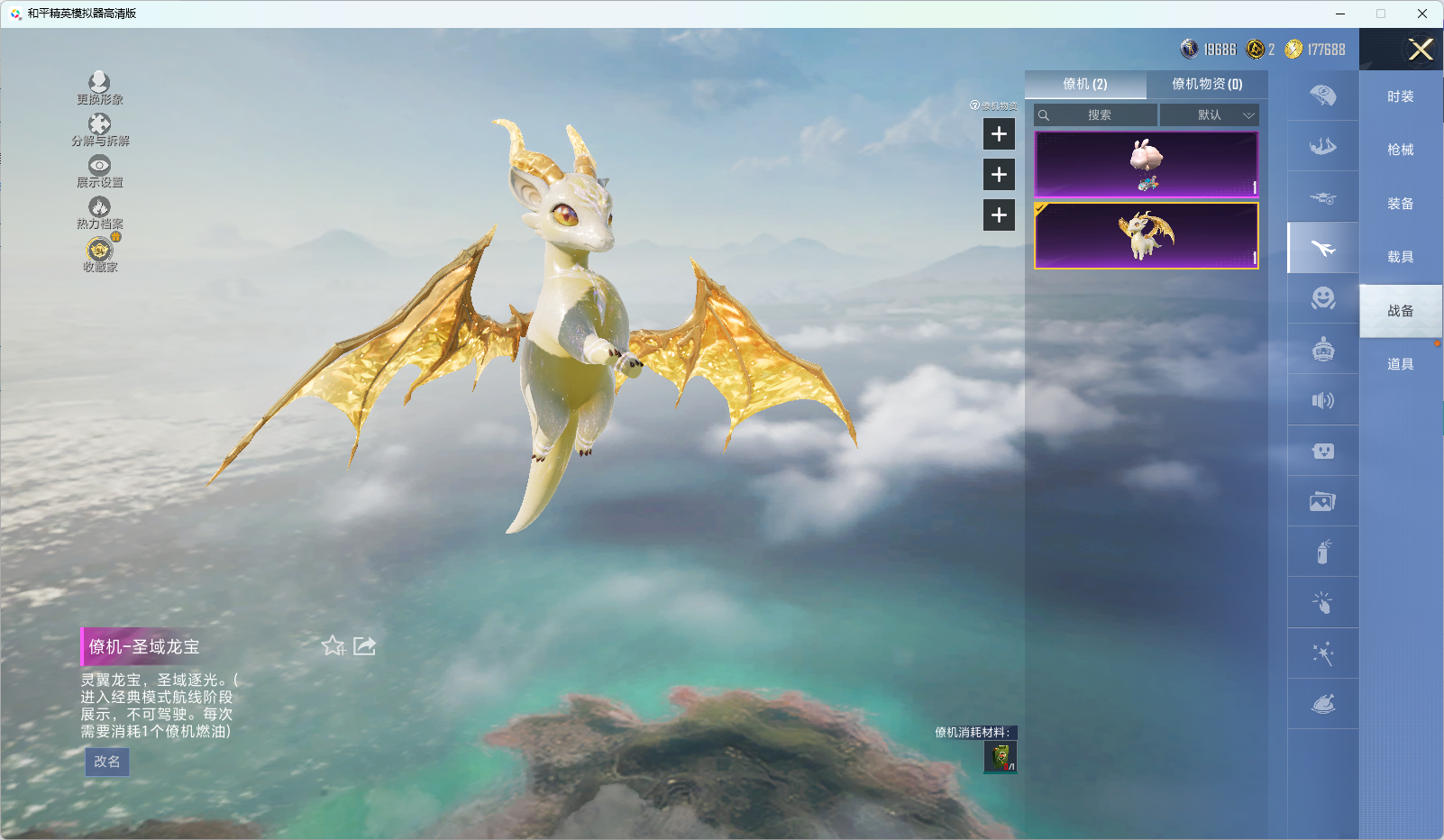Select the pink bunny wingman thumbnail
The image size is (1444, 840).
click(x=1146, y=164)
